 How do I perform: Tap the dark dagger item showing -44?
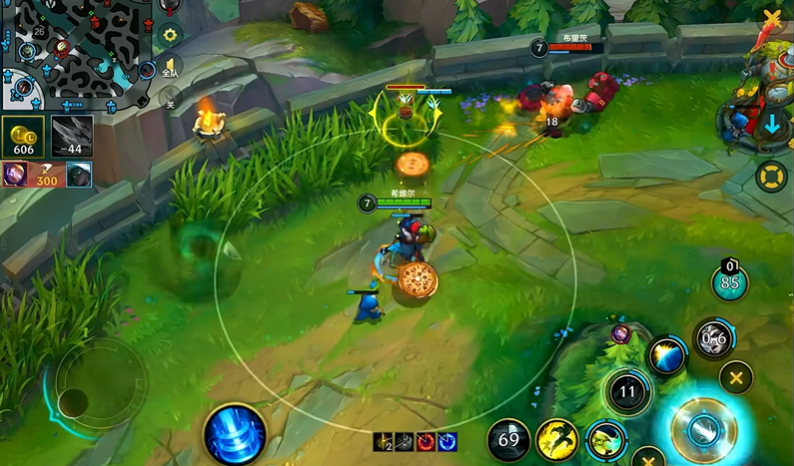[72, 137]
